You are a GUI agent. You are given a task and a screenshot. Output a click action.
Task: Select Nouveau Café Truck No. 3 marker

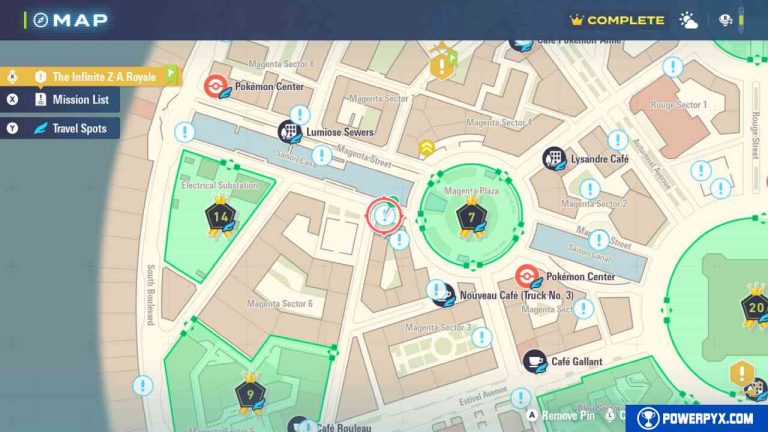pos(442,292)
